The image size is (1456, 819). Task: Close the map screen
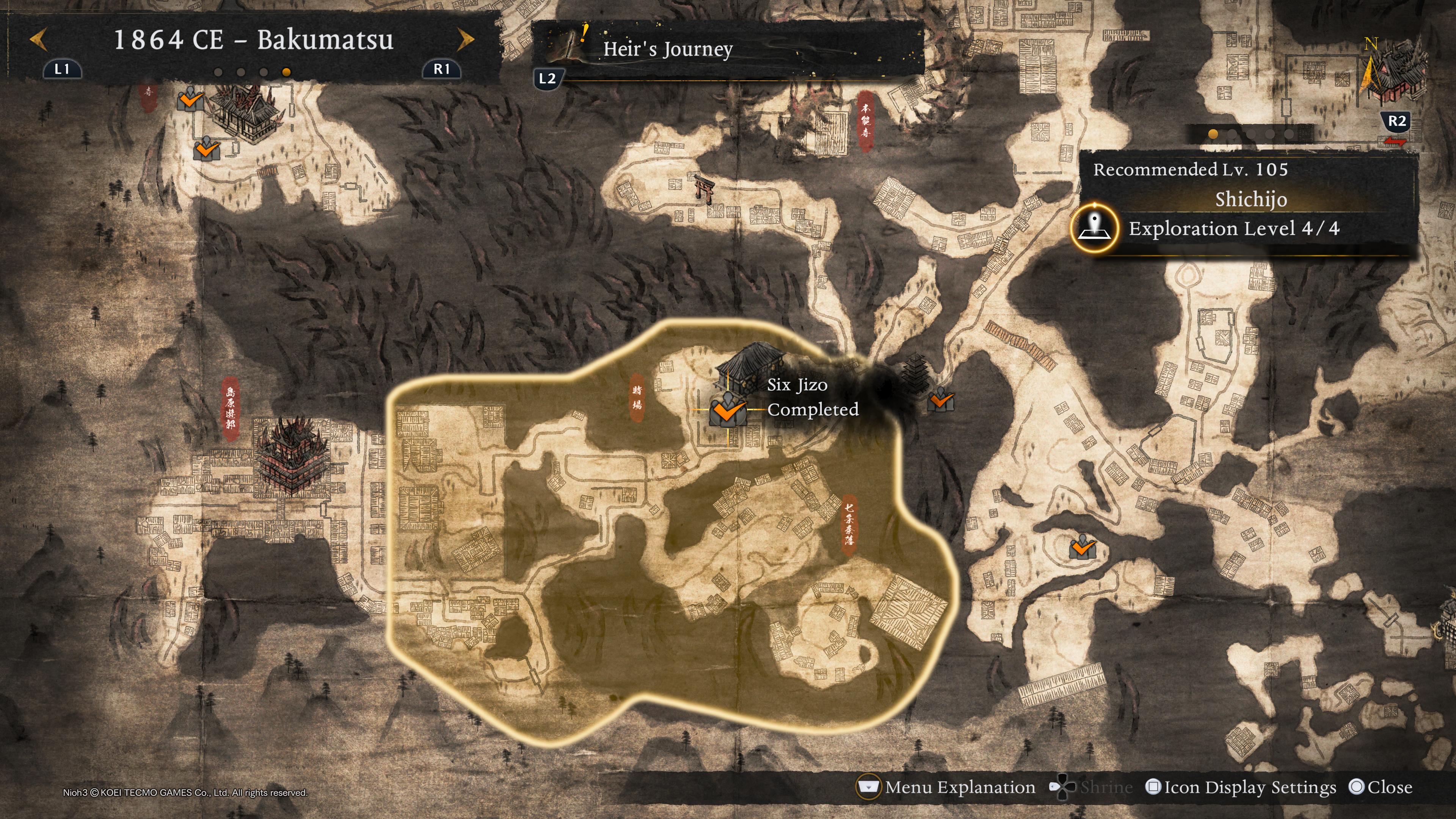(x=1380, y=788)
